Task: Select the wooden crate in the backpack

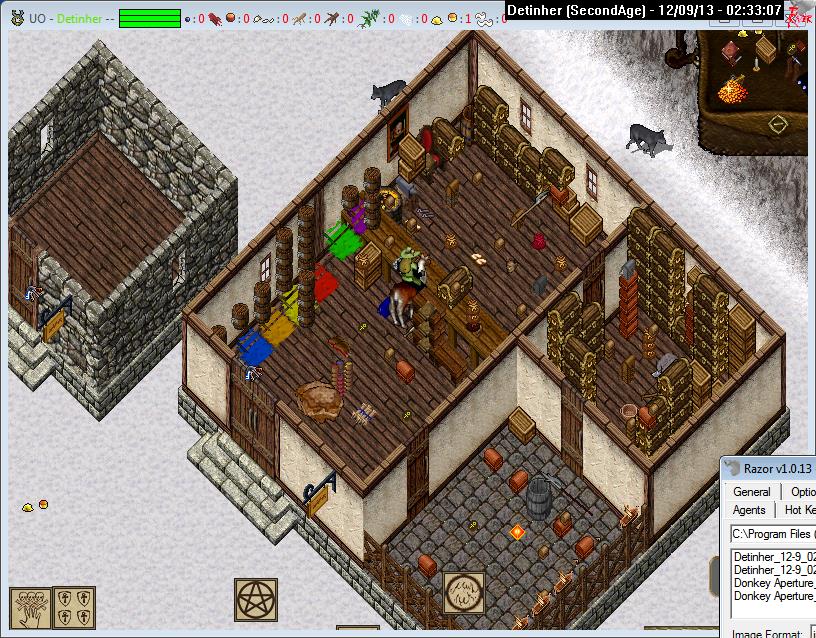Action: [x=767, y=48]
